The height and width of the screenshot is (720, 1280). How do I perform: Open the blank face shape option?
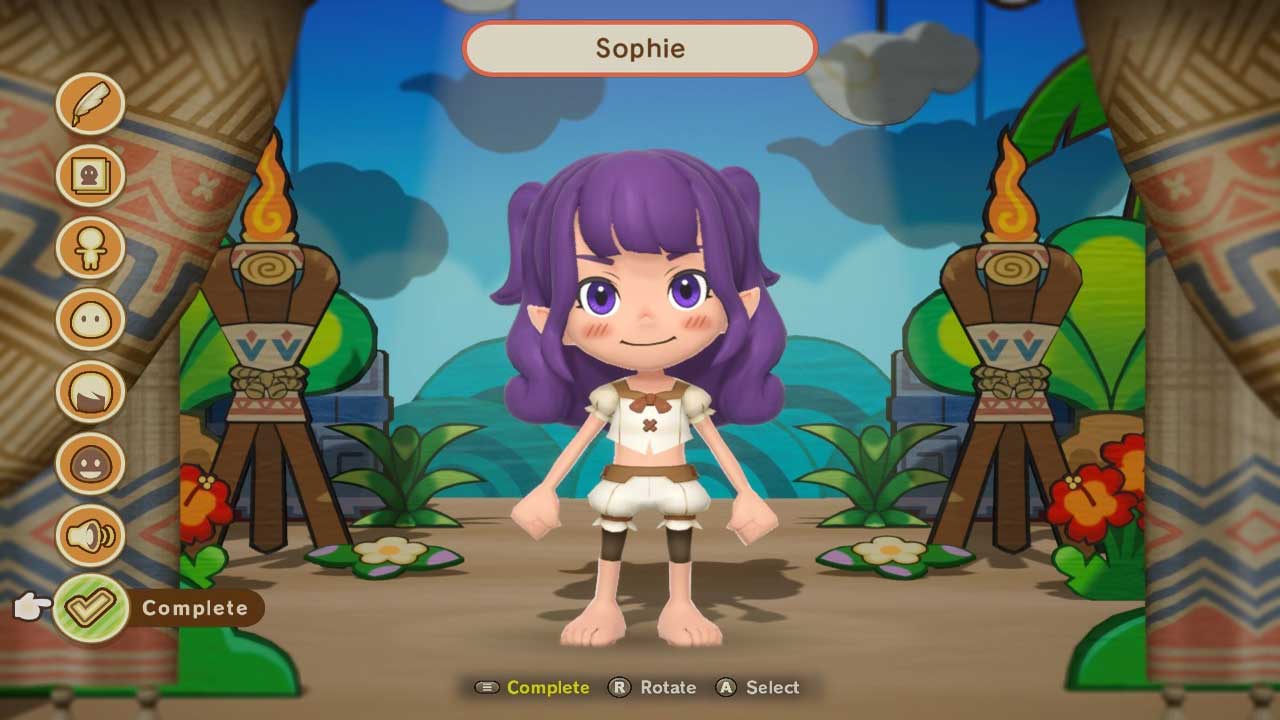90,320
